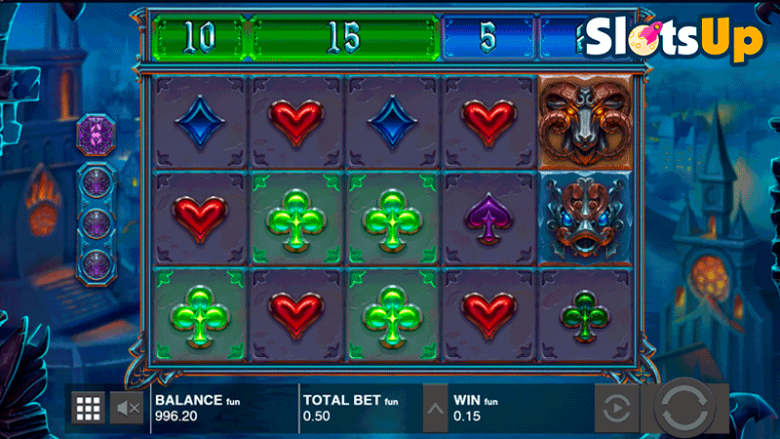The height and width of the screenshot is (439, 780).
Task: Start autoplay with the small play button
Action: click(x=617, y=409)
